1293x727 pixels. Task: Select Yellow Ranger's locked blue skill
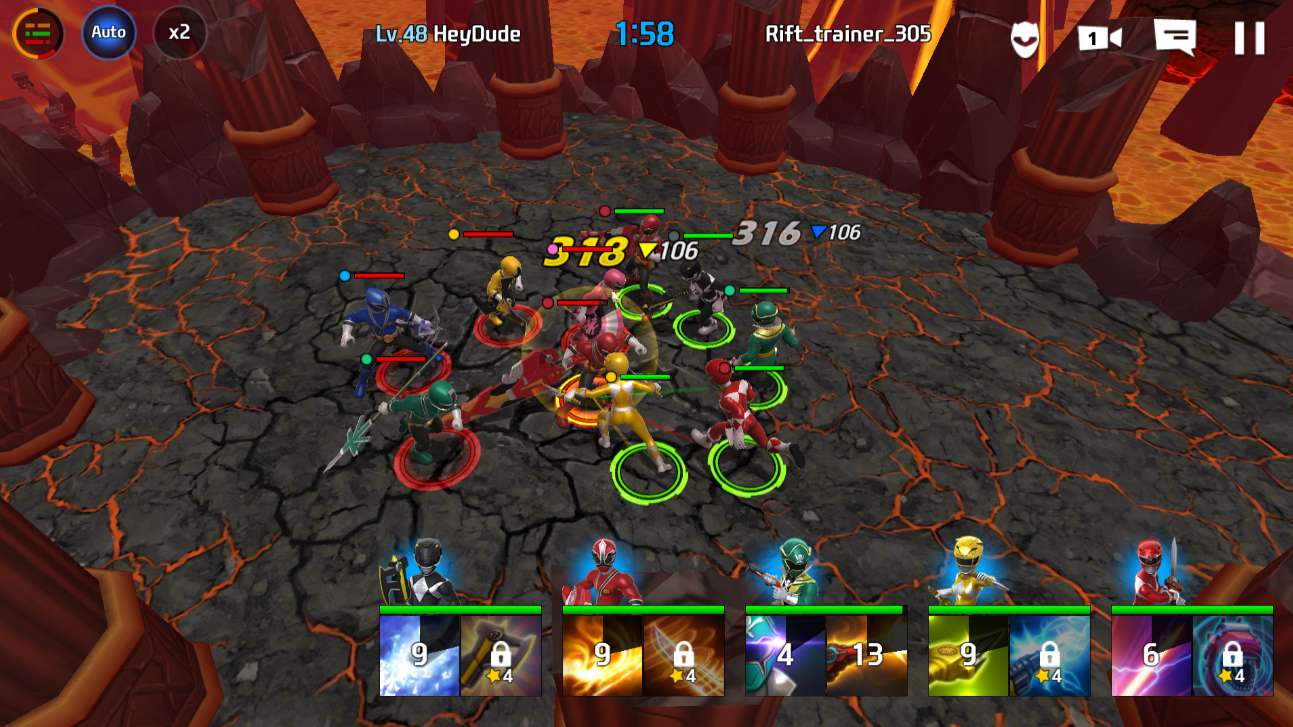(x=1050, y=655)
